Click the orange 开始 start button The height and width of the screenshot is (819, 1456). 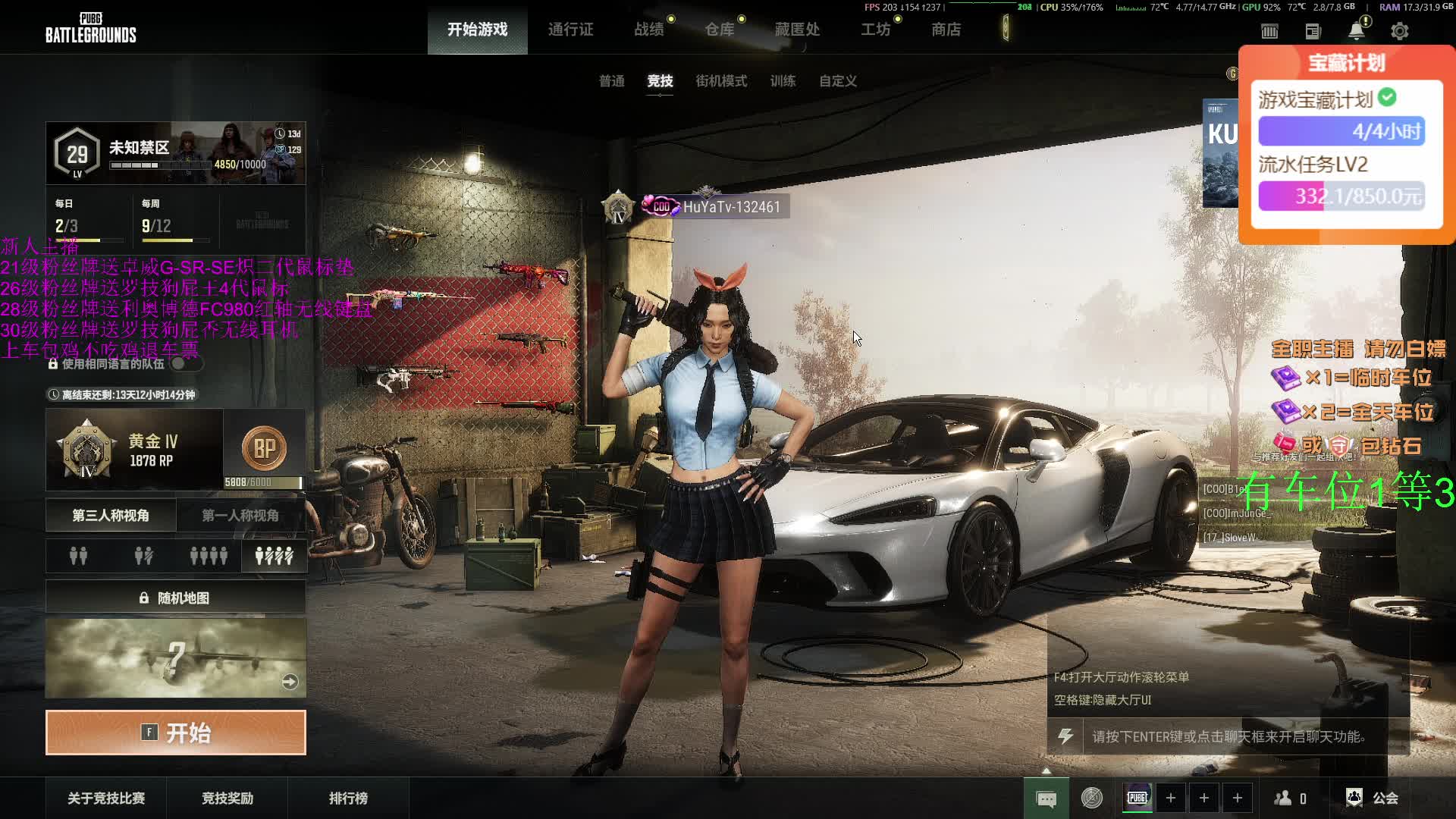tap(176, 733)
